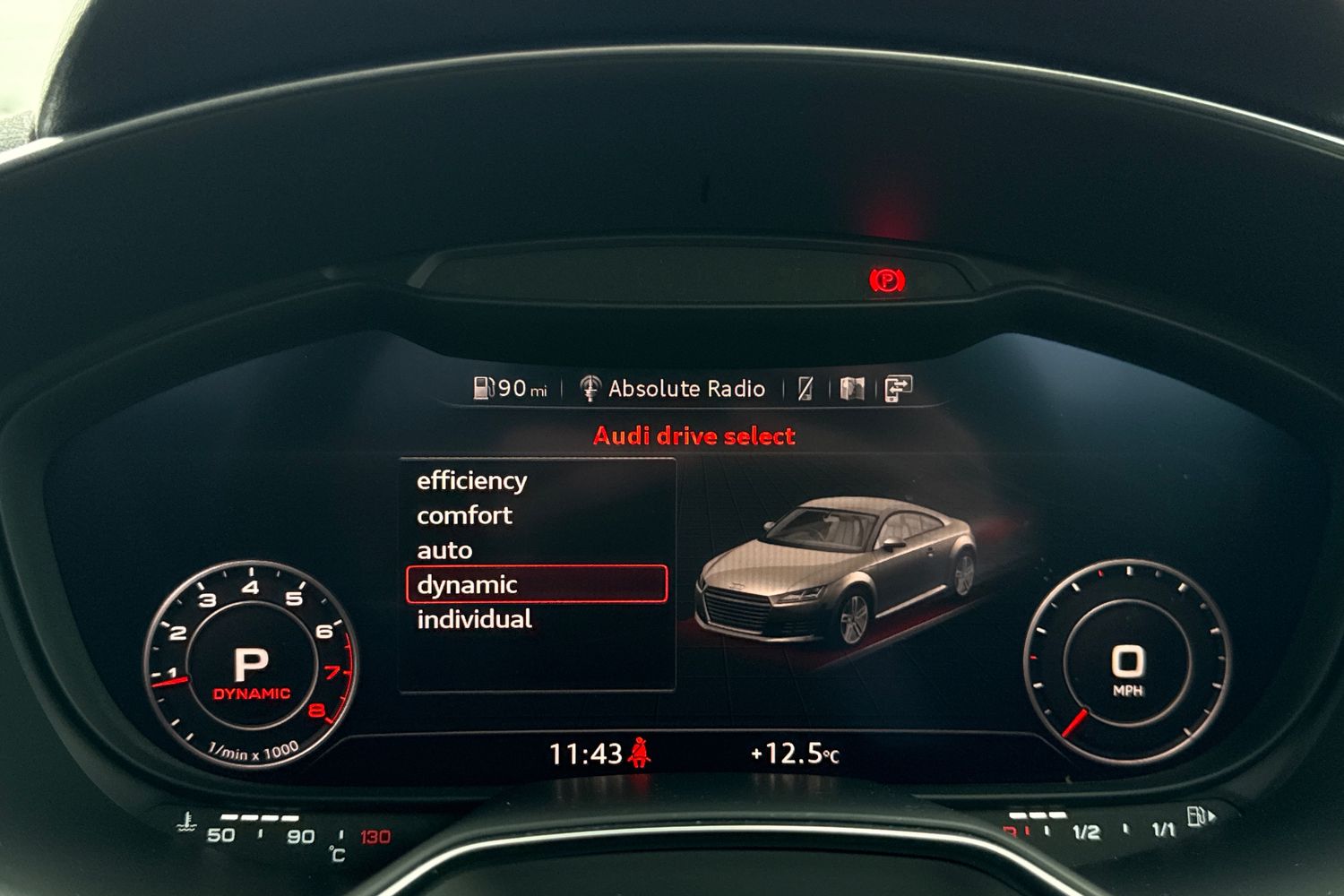The width and height of the screenshot is (1344, 896).
Task: Click the fuel pump range icon
Action: (x=483, y=388)
